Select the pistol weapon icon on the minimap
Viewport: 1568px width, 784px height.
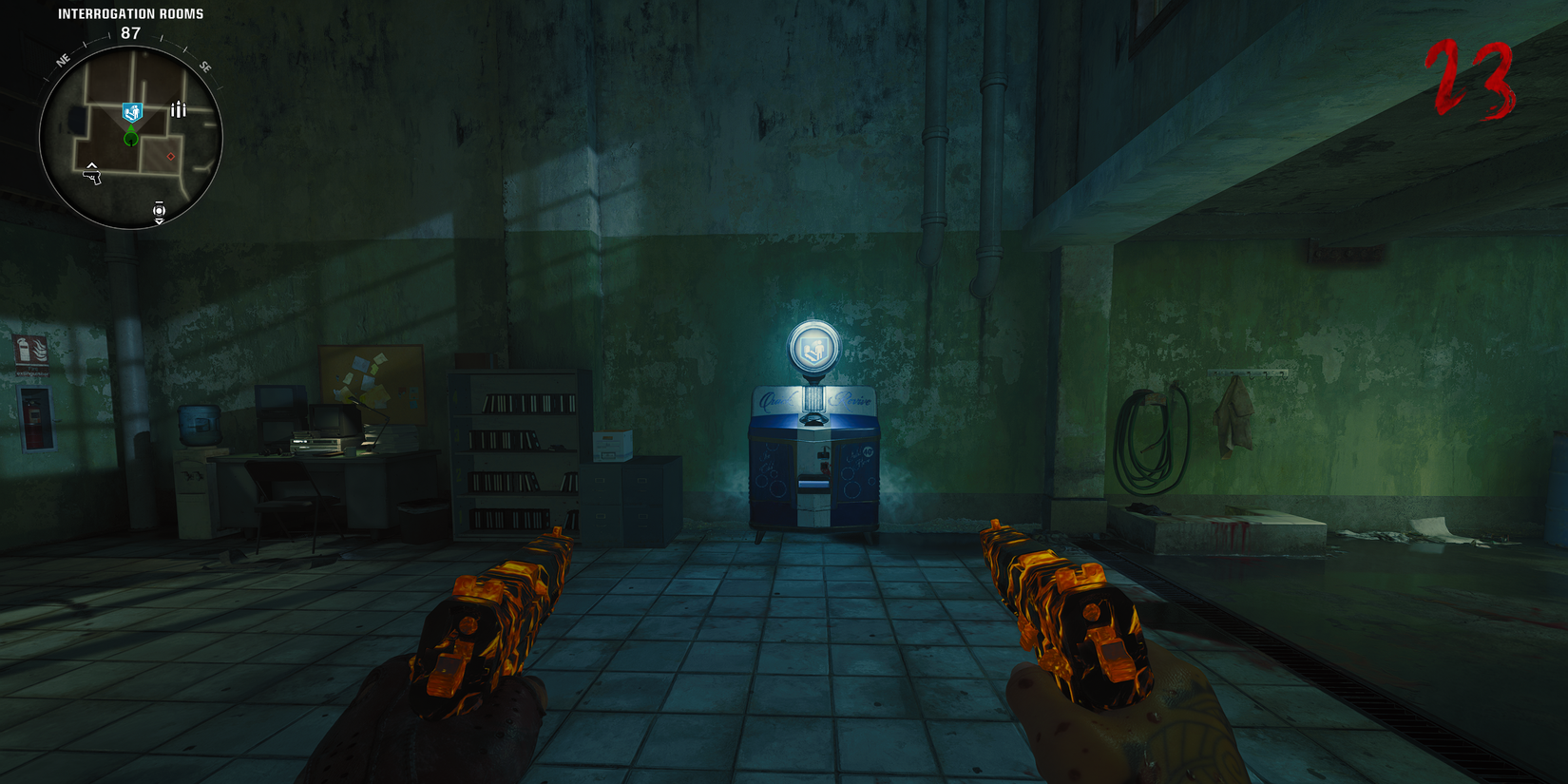coord(92,176)
